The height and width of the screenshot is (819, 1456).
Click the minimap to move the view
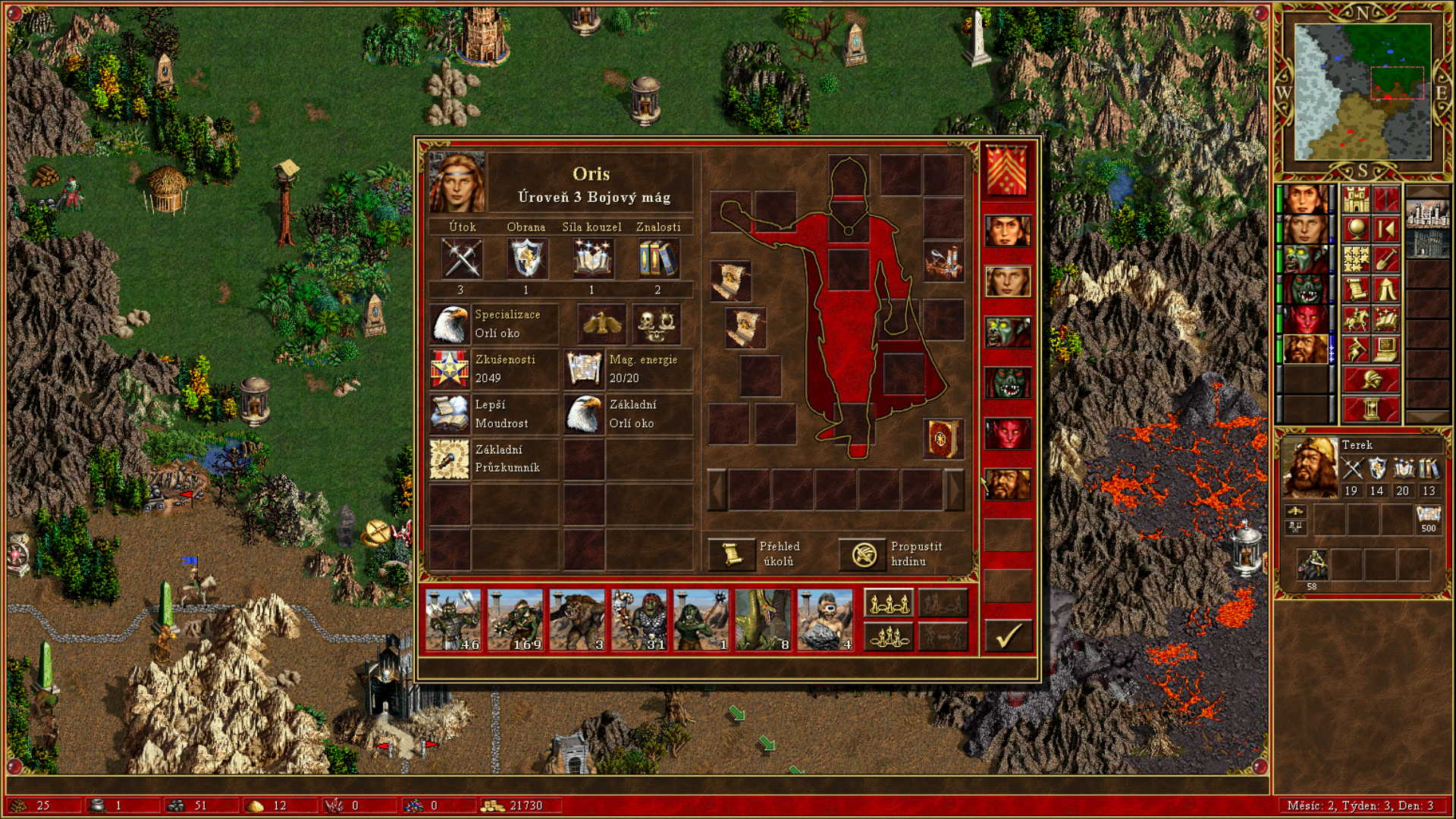1363,92
